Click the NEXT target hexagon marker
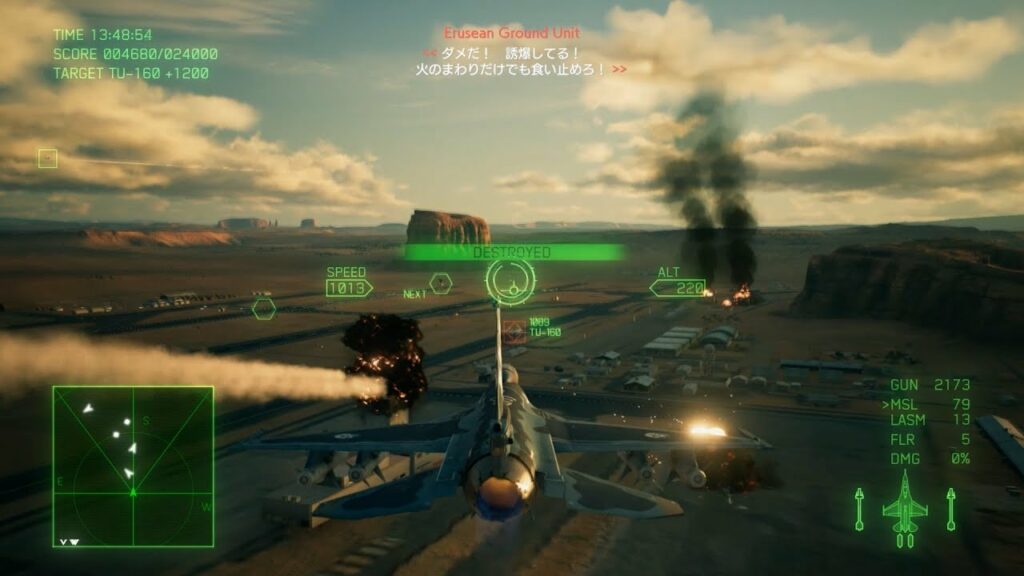 pyautogui.click(x=441, y=284)
